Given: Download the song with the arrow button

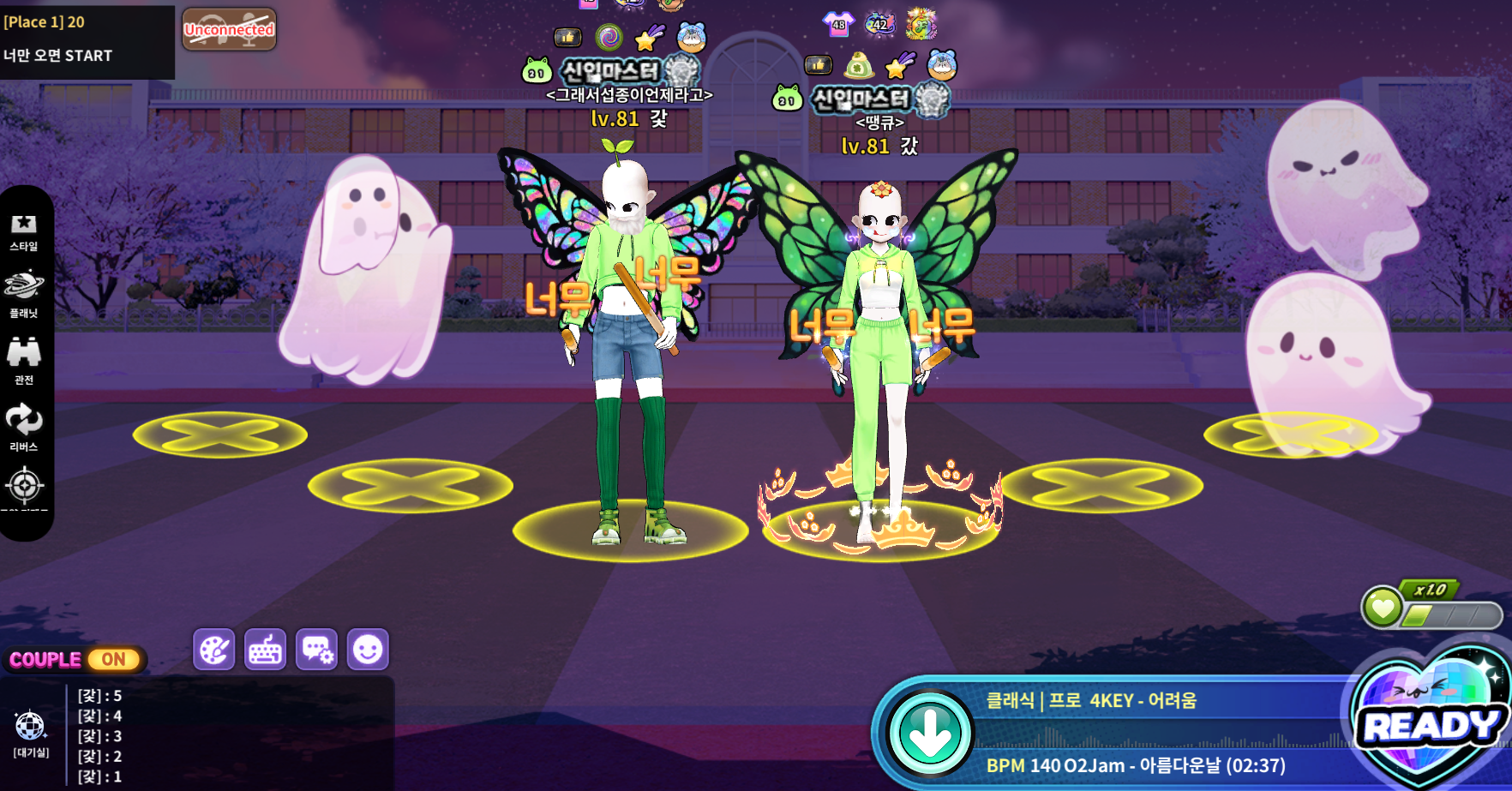Looking at the screenshot, I should point(930,734).
